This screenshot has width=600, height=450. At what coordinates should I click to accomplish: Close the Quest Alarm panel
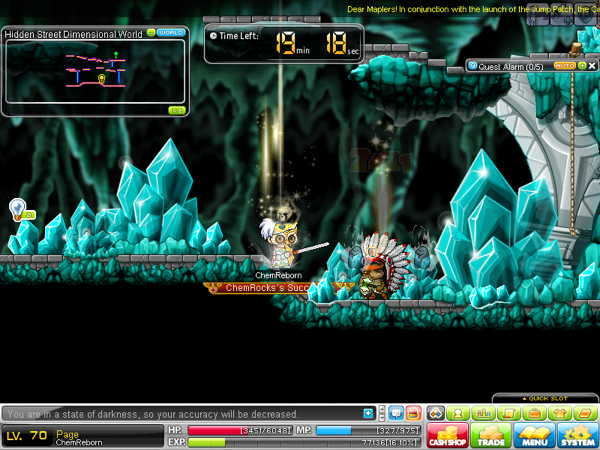[x=592, y=66]
